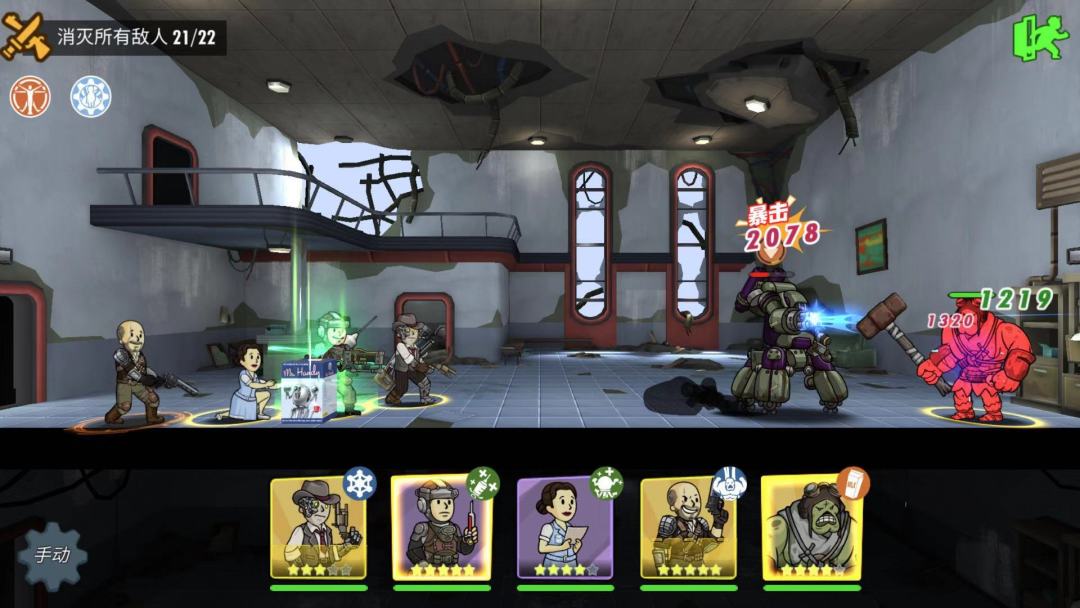The height and width of the screenshot is (608, 1080).
Task: Open the orange Vitruvian man icon
Action: pos(30,97)
